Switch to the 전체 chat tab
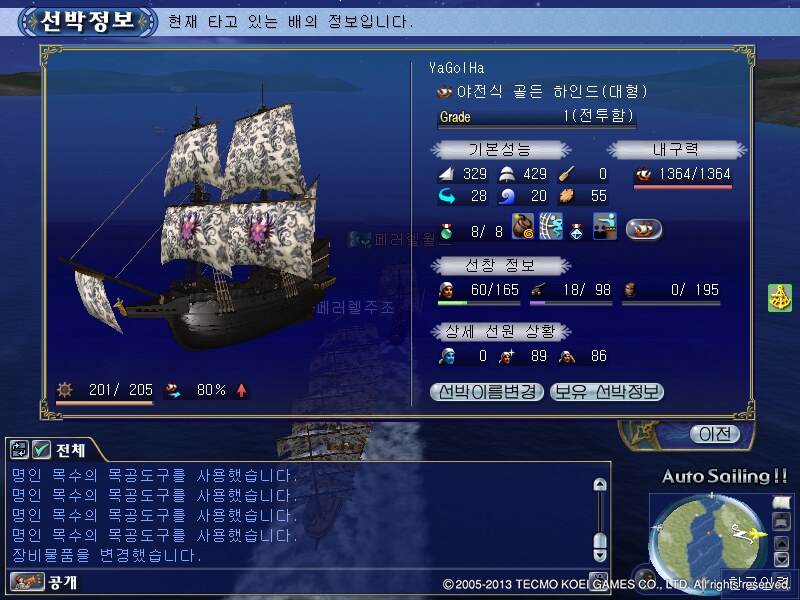 pos(62,449)
